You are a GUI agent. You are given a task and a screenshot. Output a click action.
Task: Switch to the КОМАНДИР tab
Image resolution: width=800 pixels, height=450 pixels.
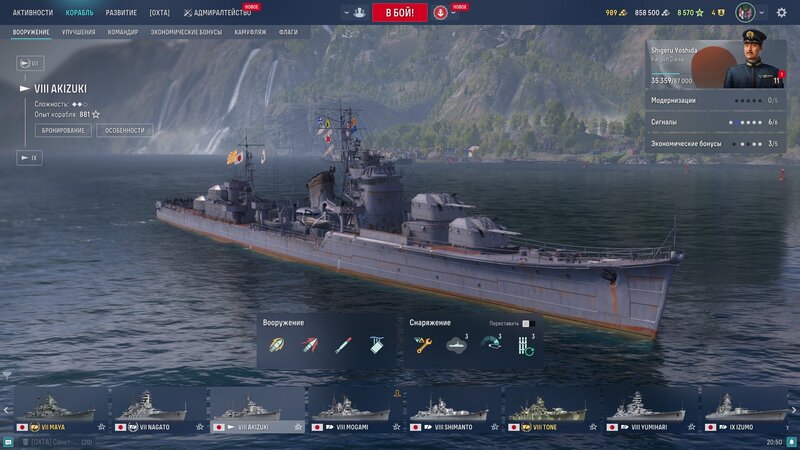(123, 32)
